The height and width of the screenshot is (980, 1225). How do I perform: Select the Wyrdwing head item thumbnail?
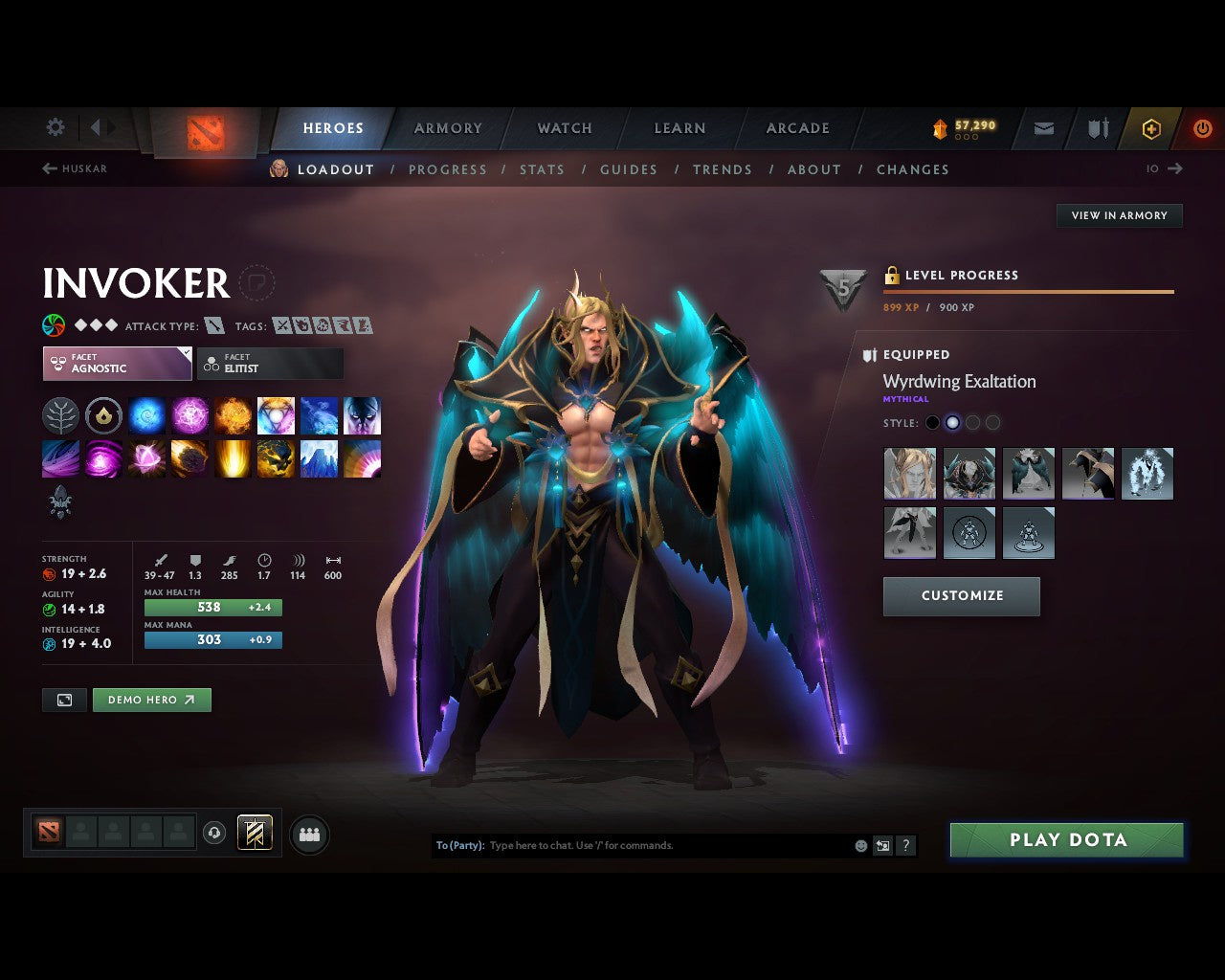tap(909, 474)
